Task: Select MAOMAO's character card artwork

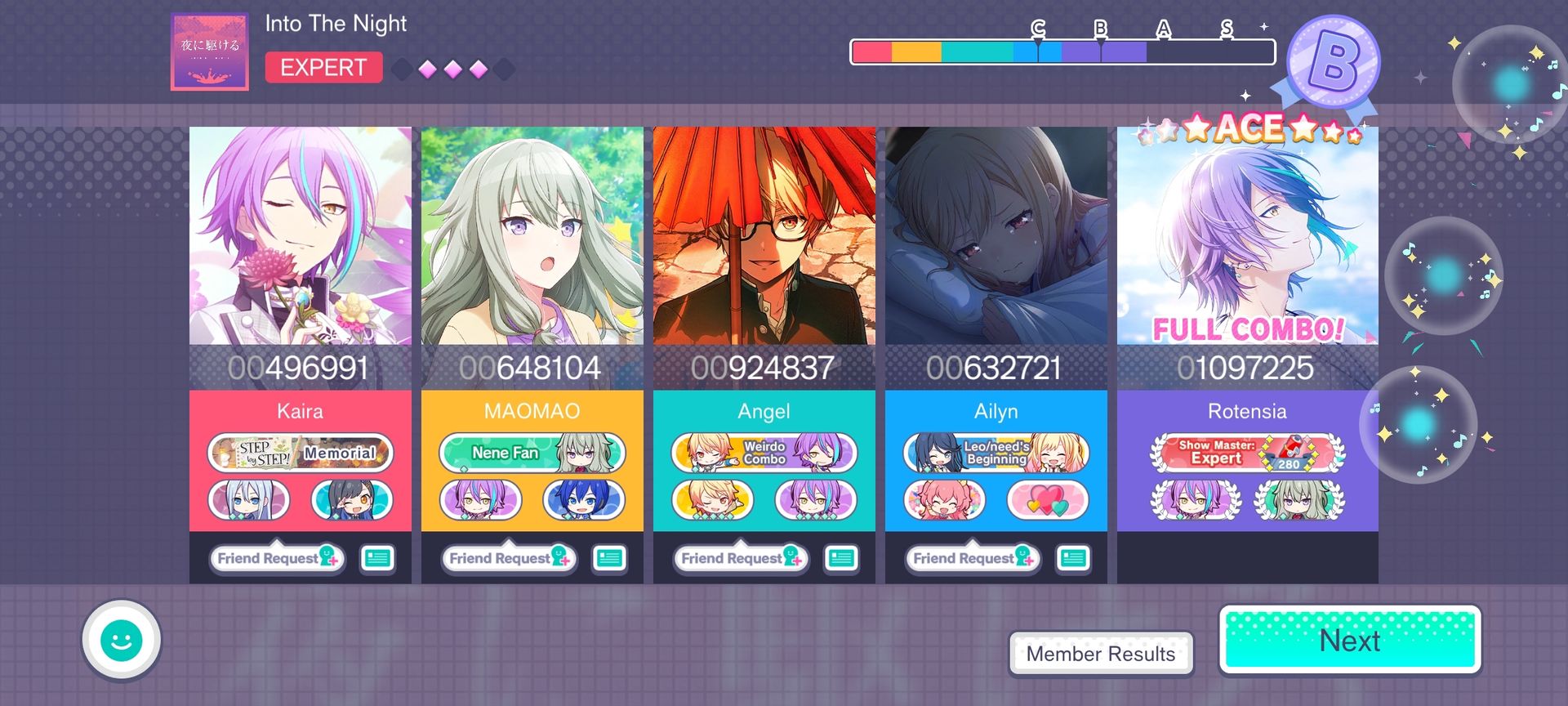Action: (532, 235)
